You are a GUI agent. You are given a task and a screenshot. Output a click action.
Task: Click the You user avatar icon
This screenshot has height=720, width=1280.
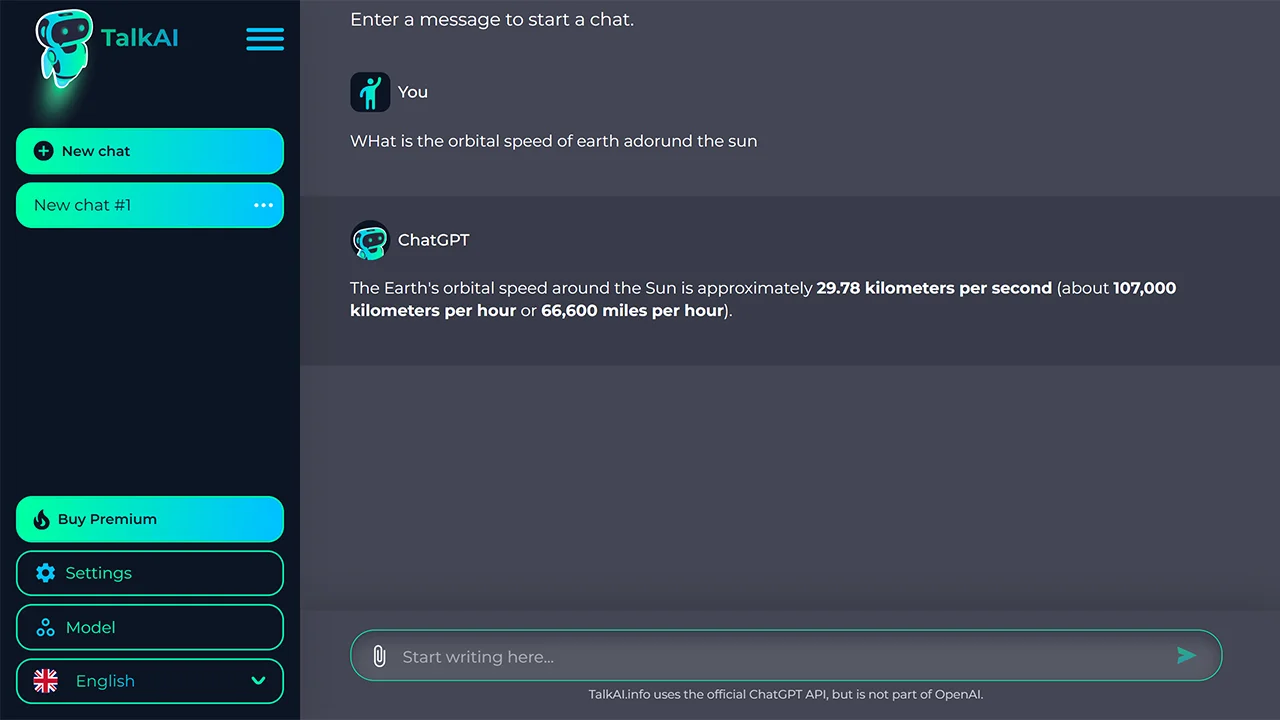coord(370,91)
